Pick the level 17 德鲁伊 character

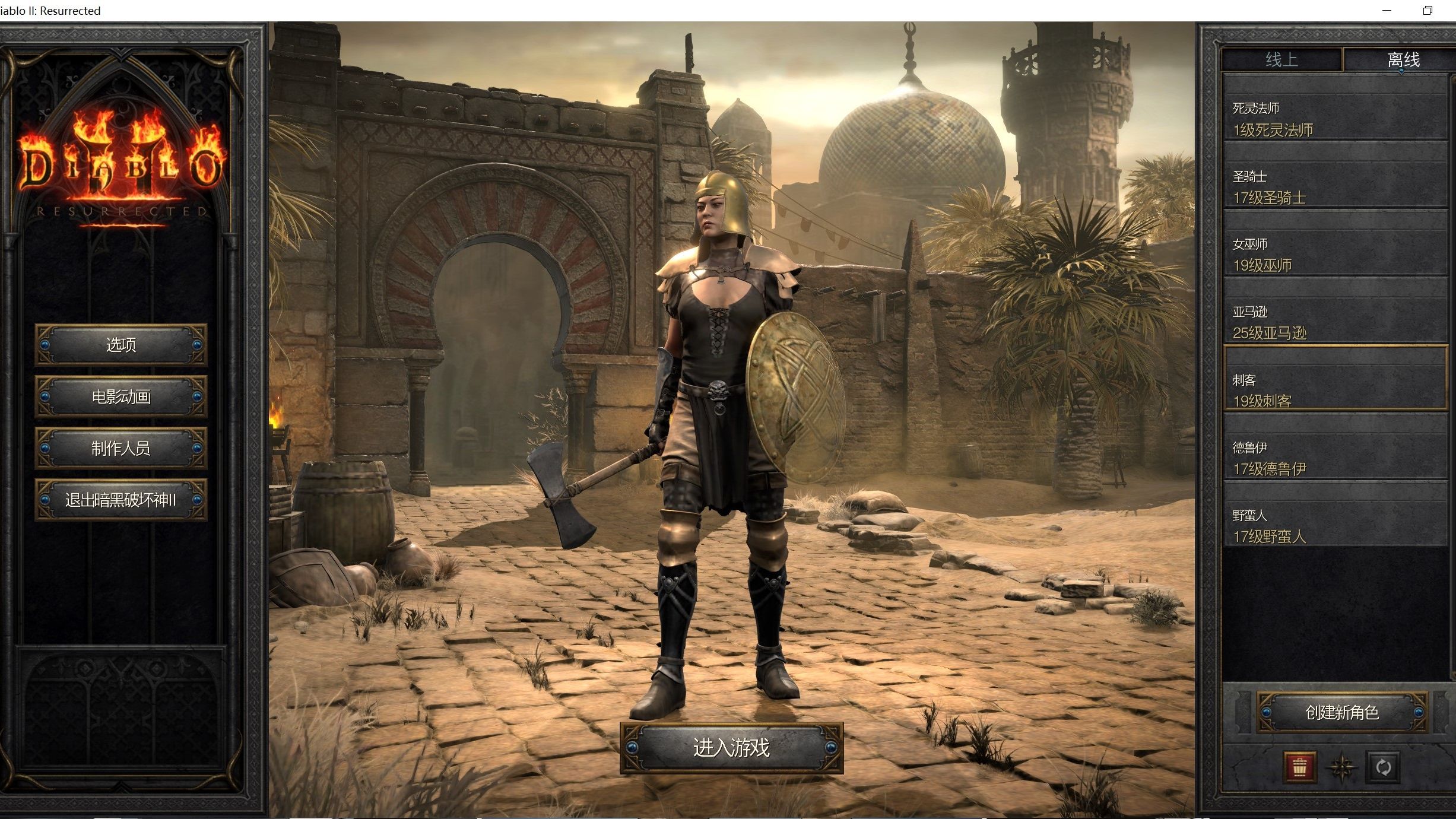[1336, 458]
